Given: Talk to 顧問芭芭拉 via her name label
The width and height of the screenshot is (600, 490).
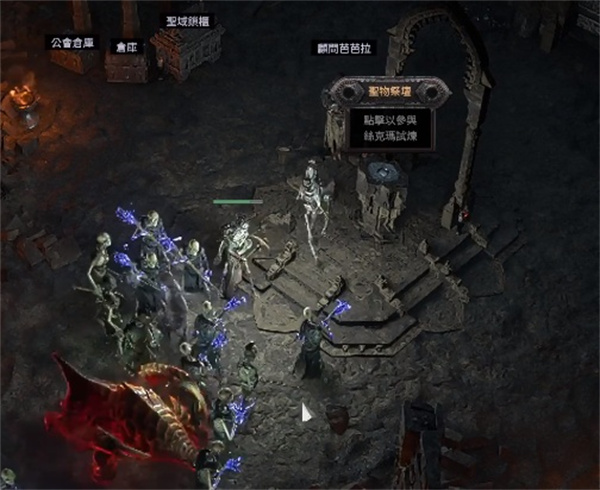Looking at the screenshot, I should 345,48.
